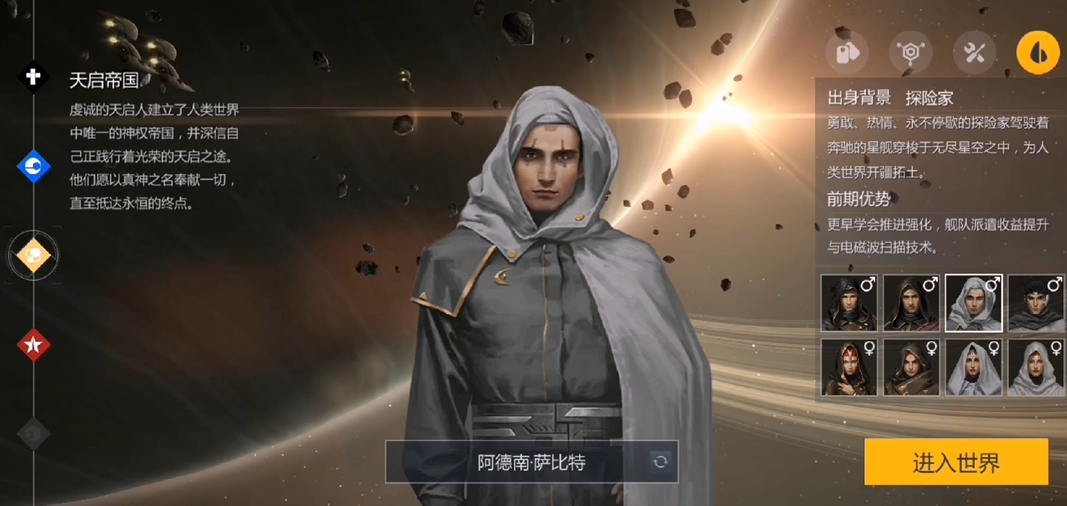Select the highlighted golden faction icon
1067x506 pixels.
(34, 257)
